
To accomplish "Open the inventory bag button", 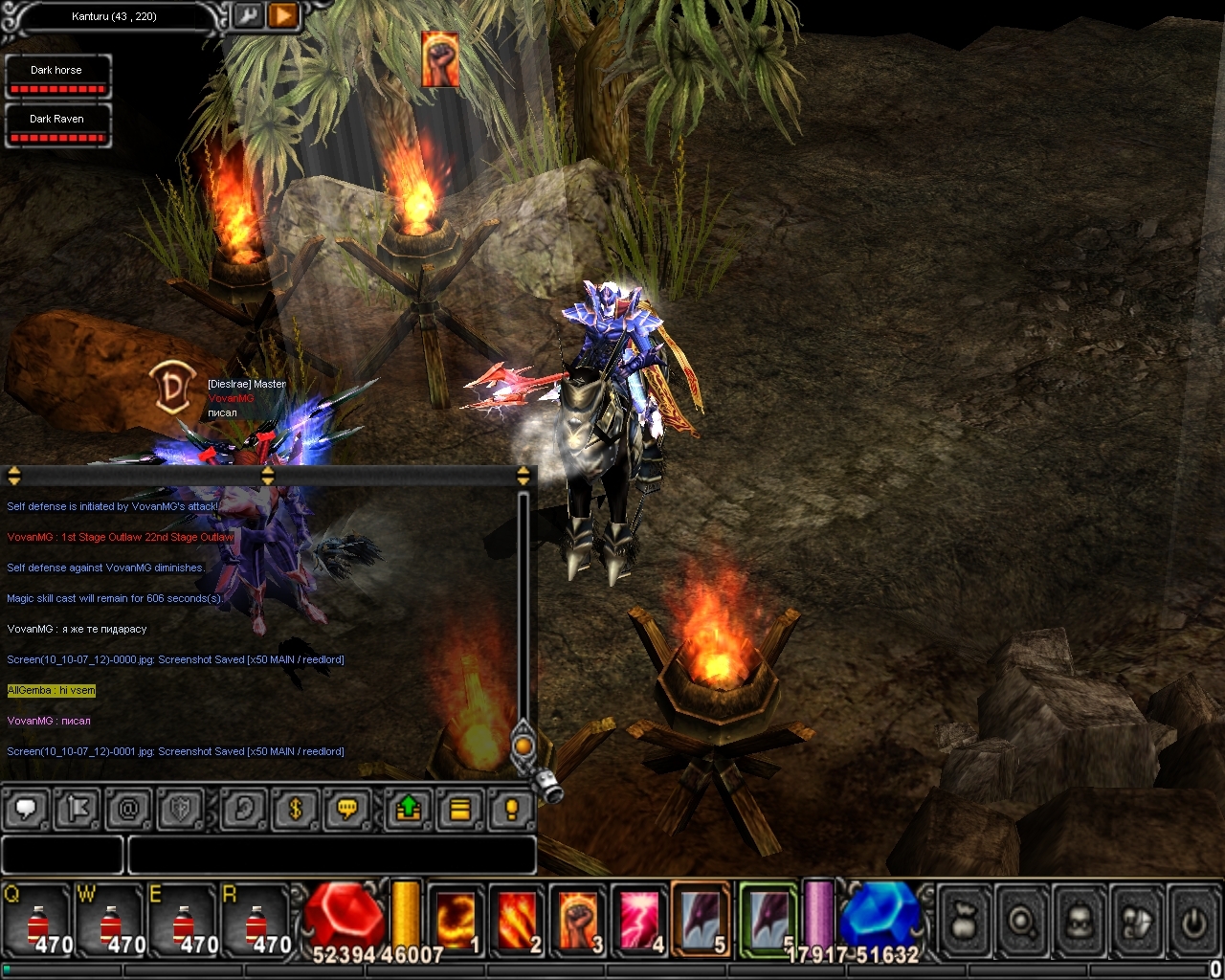I will [966, 922].
